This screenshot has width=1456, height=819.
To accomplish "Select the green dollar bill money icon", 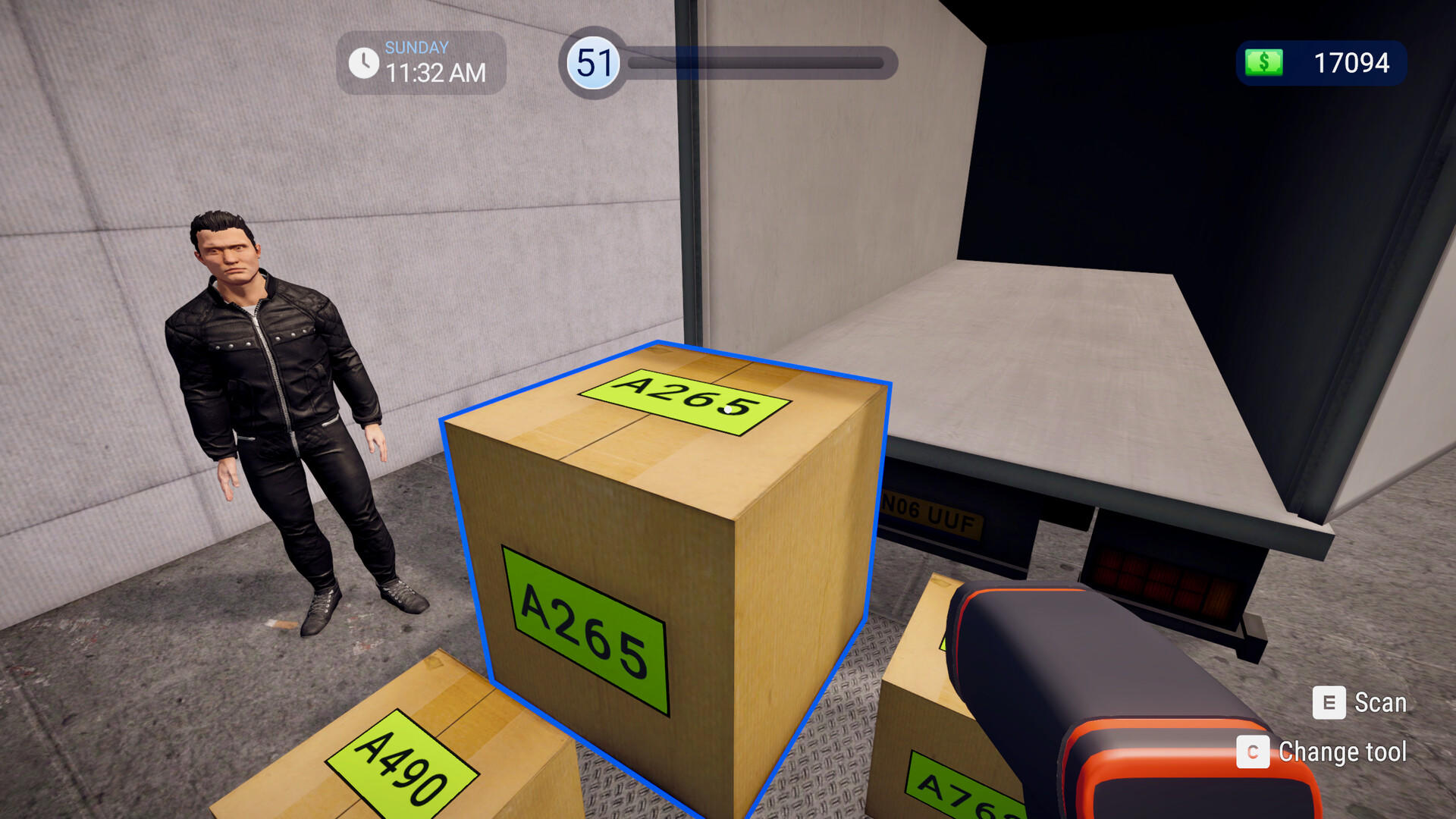I will (x=1263, y=63).
